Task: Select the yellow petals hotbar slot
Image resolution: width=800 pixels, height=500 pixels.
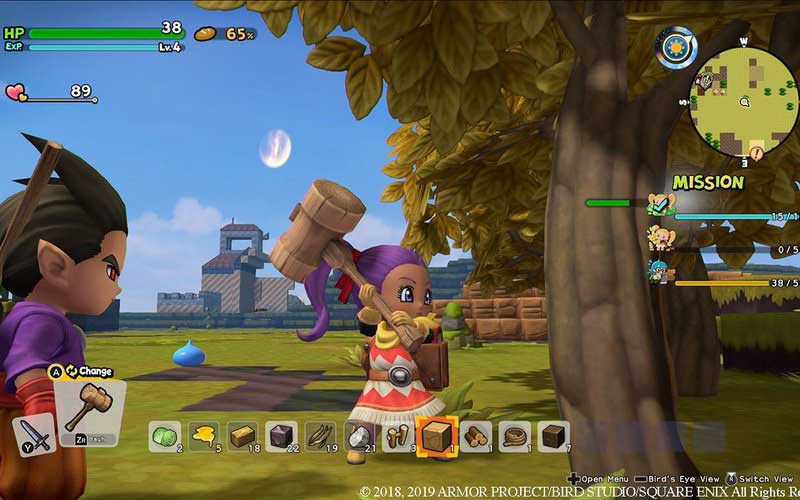Action: click(203, 436)
